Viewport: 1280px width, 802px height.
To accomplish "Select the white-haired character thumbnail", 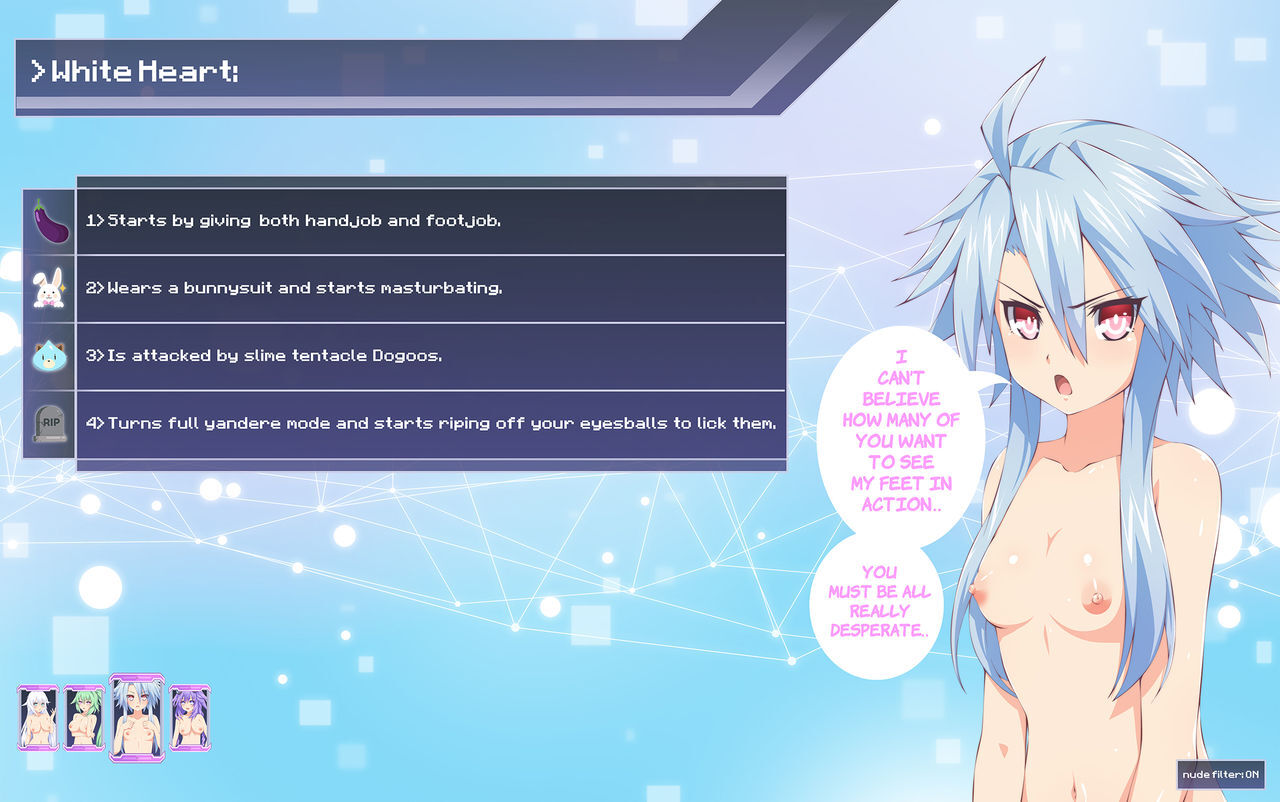I will [x=38, y=718].
